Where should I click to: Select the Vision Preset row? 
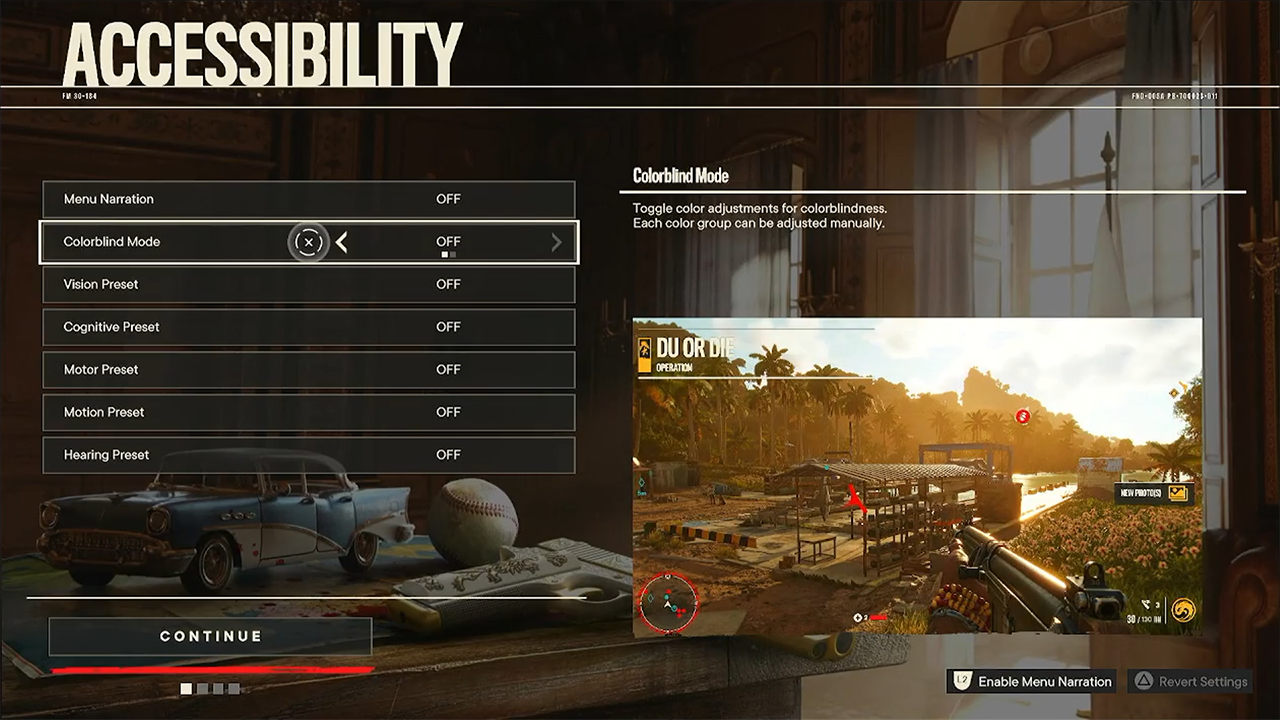point(308,284)
